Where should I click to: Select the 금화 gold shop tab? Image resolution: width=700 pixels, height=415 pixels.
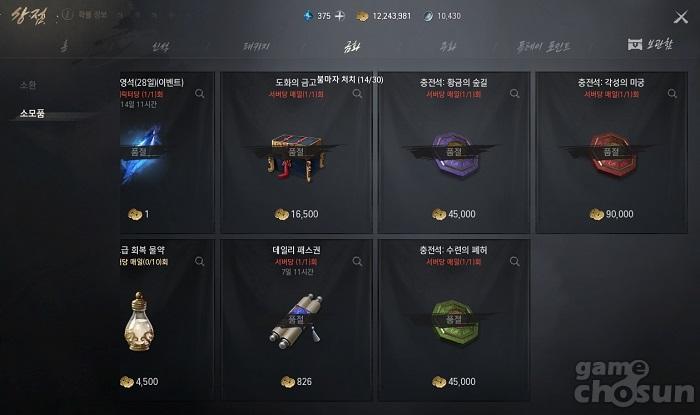(351, 46)
